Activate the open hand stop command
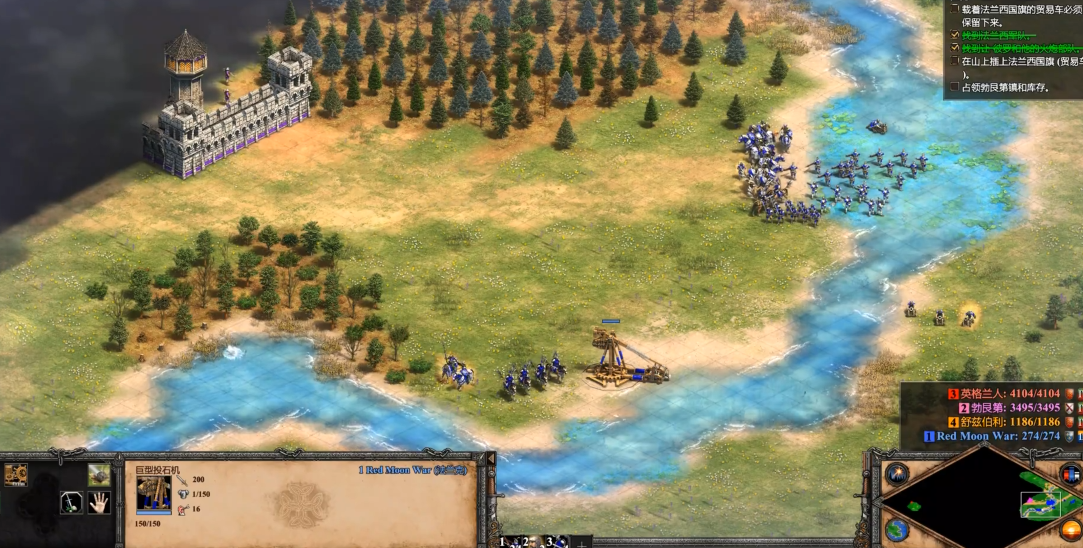Viewport: 1083px width, 548px height. [x=98, y=502]
